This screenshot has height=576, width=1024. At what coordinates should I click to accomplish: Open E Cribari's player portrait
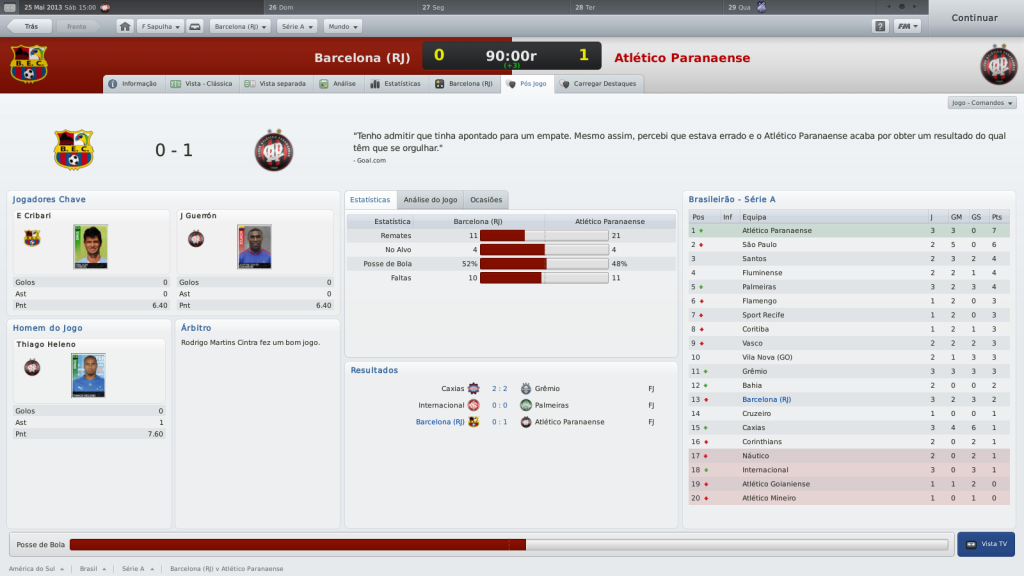tap(90, 246)
